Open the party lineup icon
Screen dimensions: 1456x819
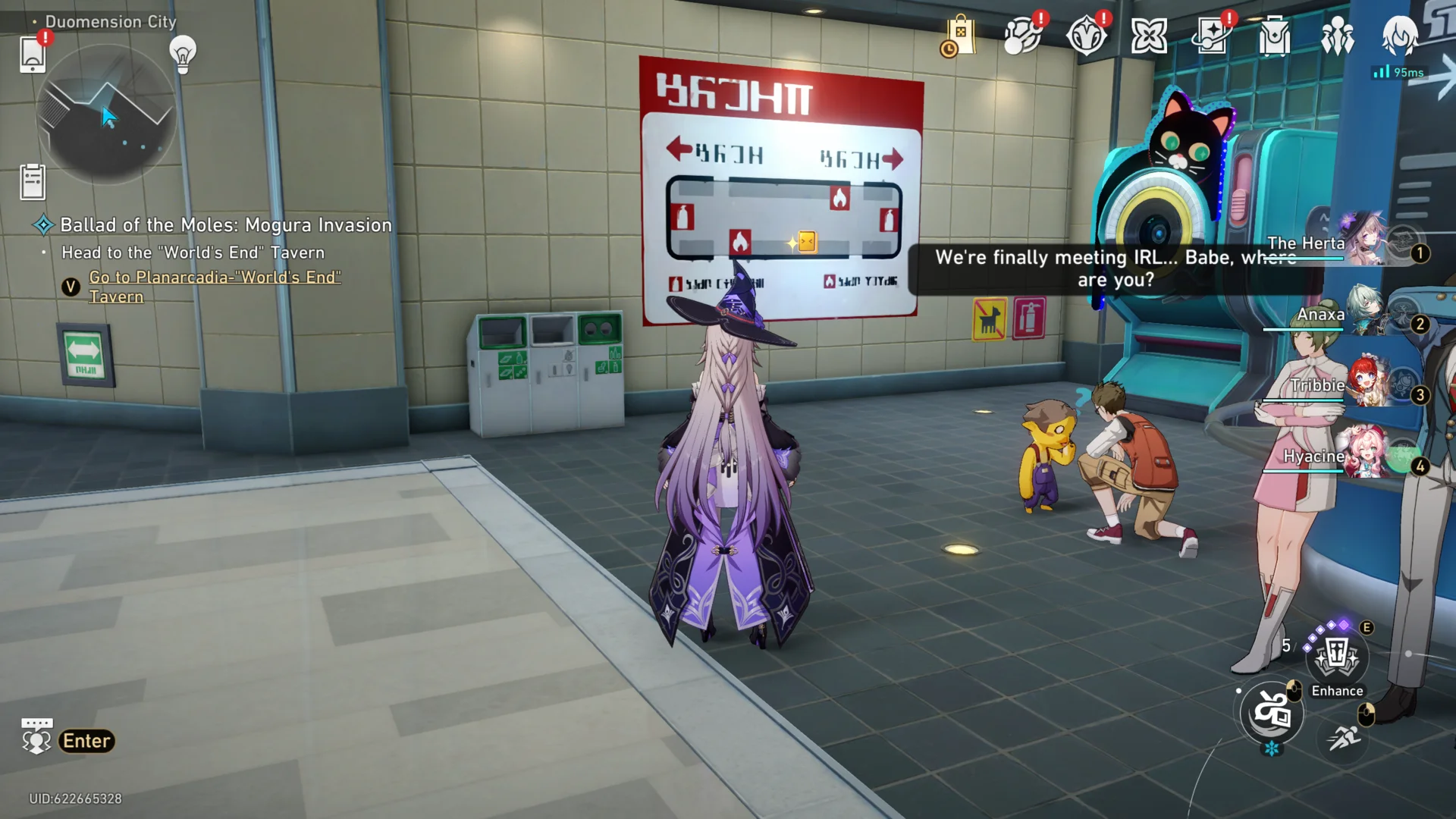pos(1337,34)
